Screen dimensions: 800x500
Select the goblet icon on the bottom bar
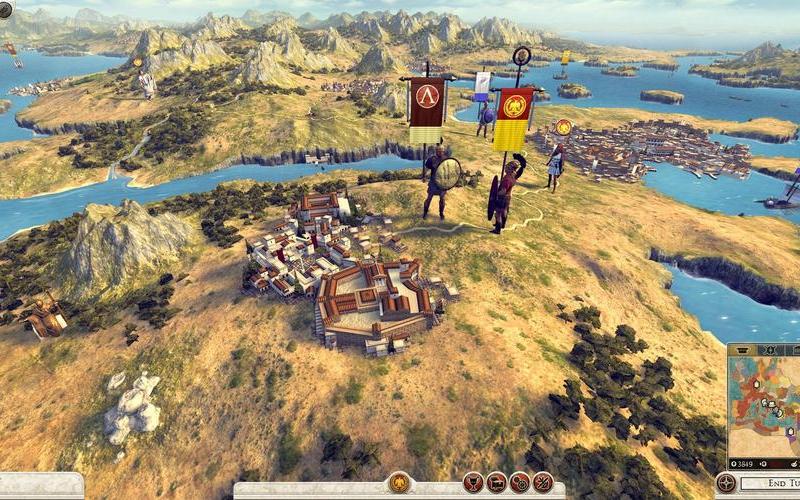[473, 483]
